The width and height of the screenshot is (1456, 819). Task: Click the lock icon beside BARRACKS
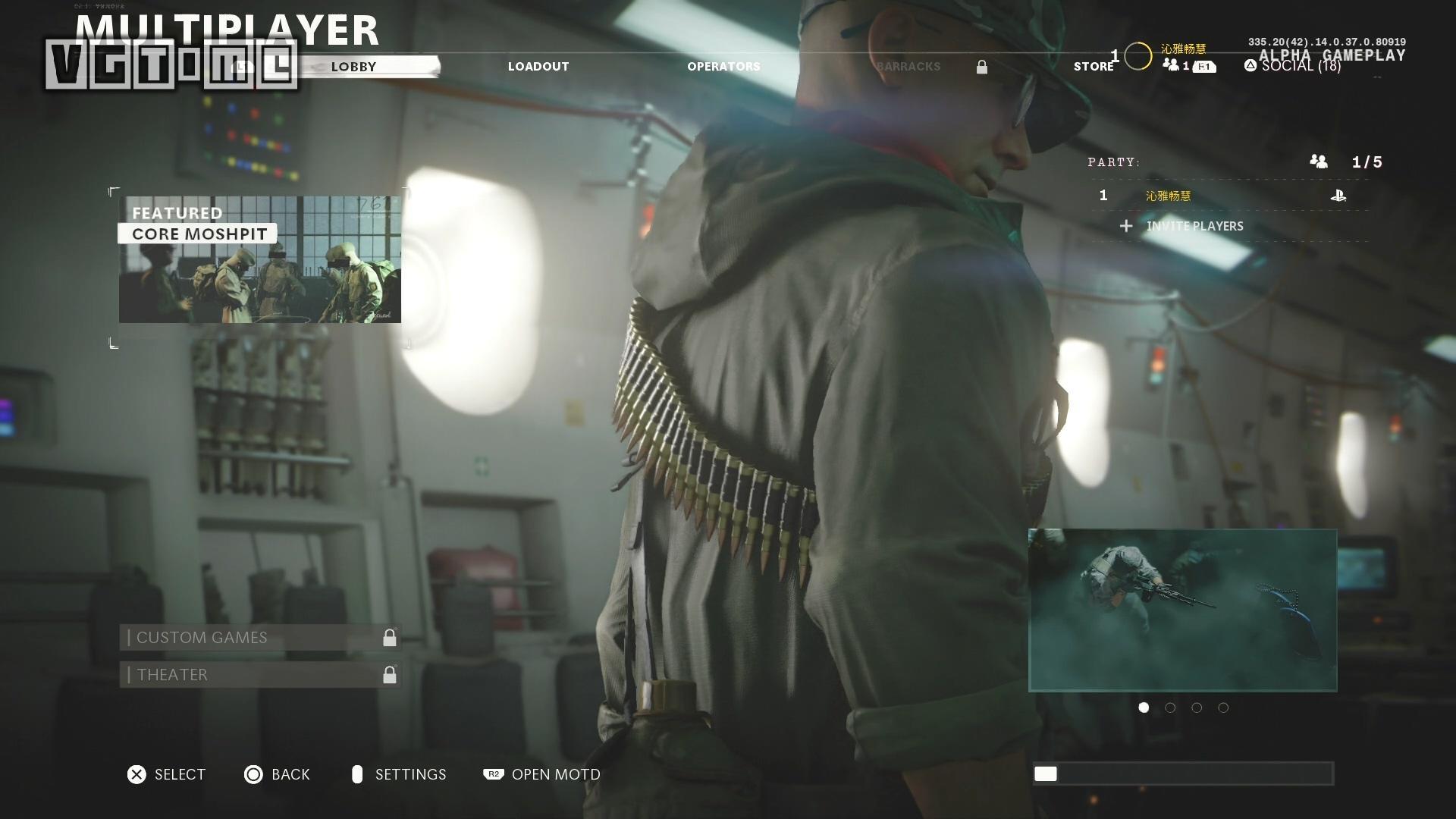(x=982, y=67)
